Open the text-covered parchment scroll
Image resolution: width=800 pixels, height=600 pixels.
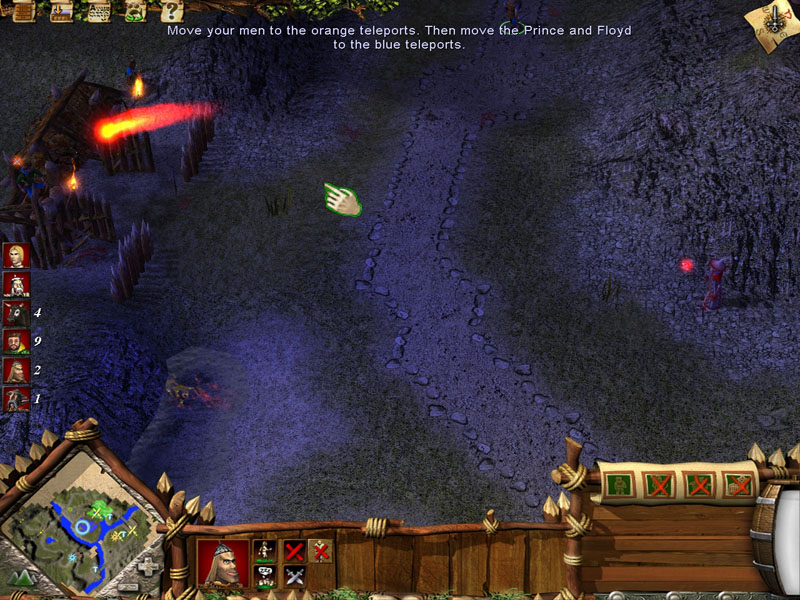99,11
